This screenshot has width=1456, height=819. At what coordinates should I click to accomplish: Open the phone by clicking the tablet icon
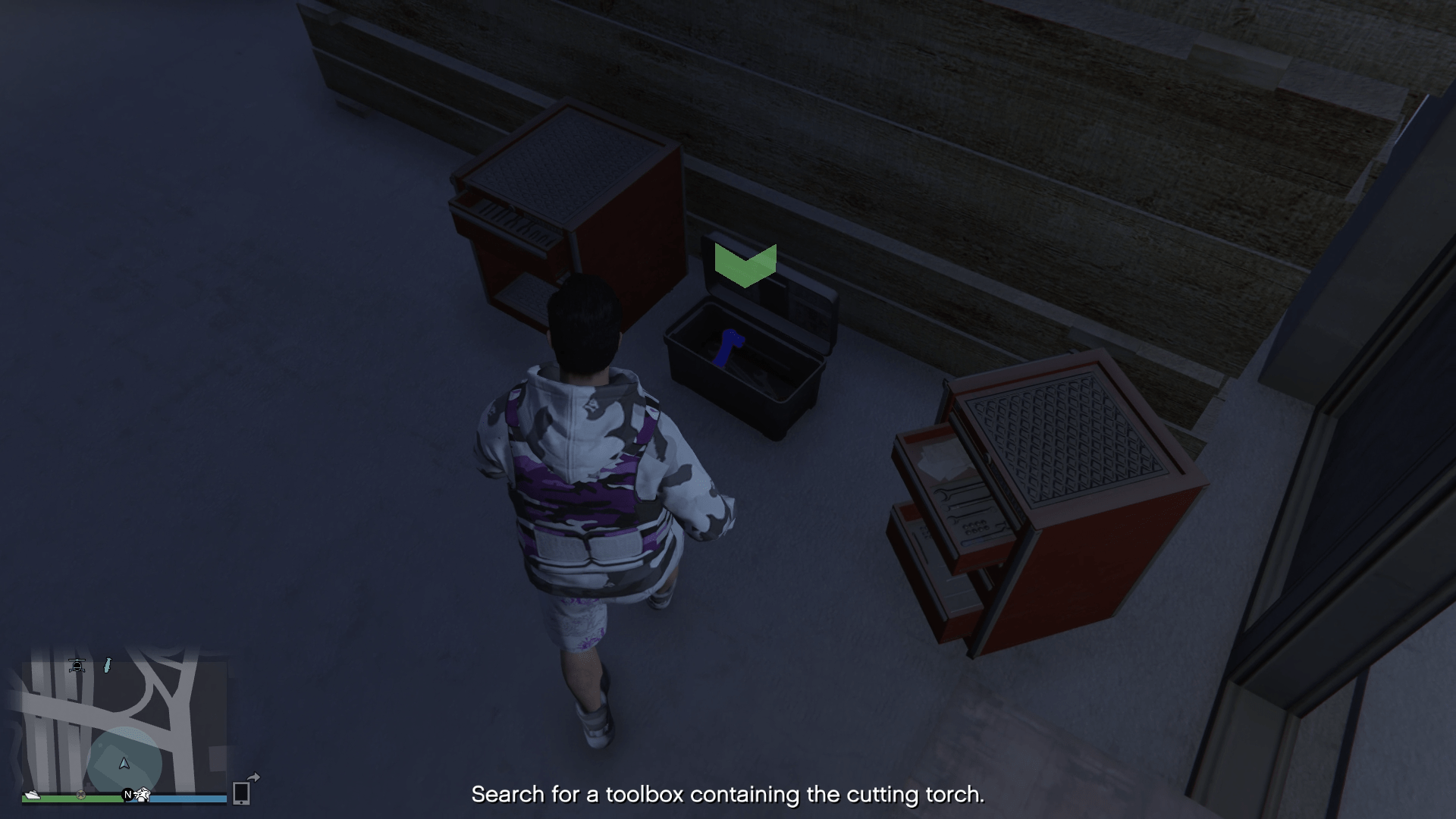pos(241,793)
